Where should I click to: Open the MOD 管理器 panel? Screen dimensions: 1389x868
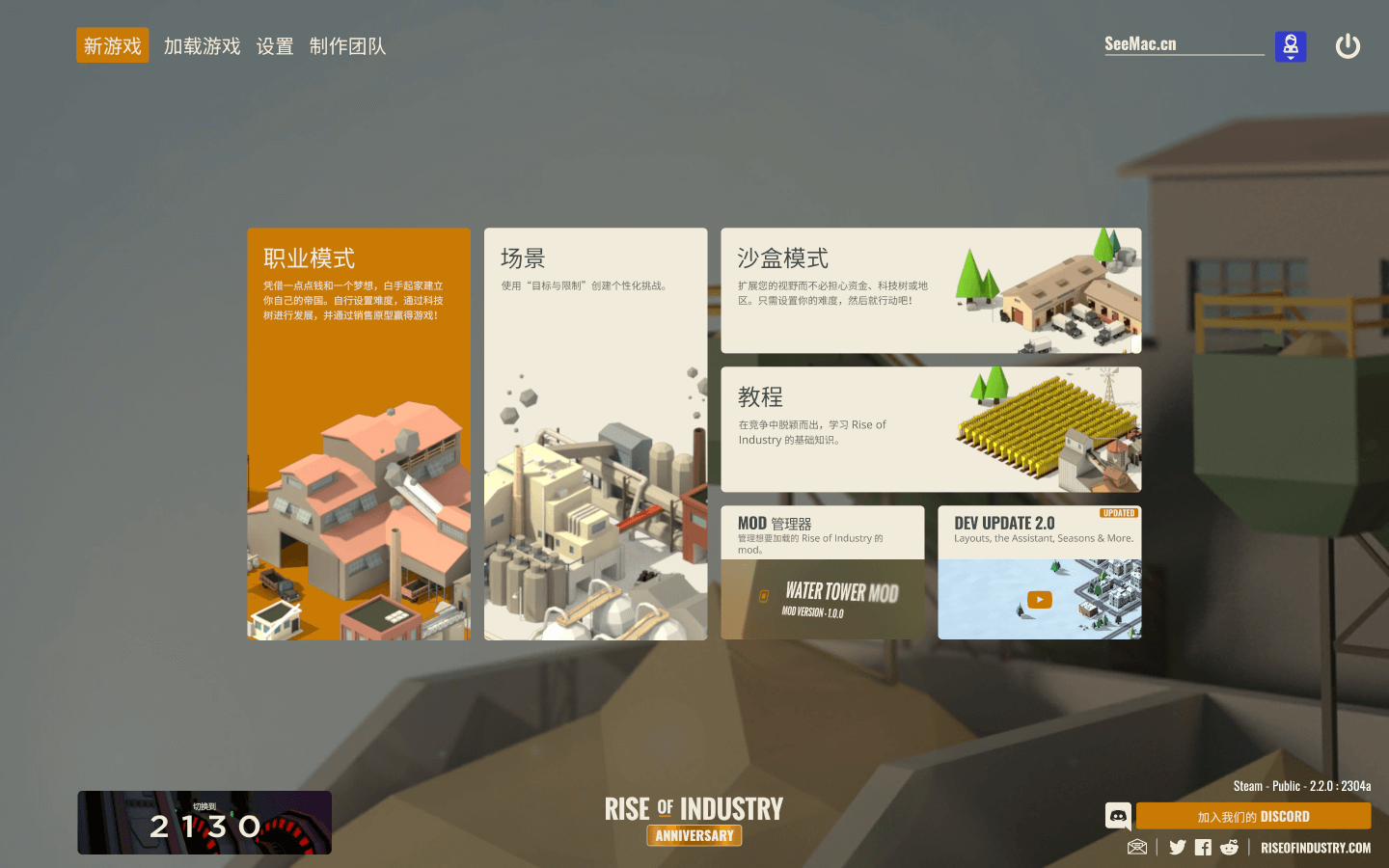pos(823,572)
